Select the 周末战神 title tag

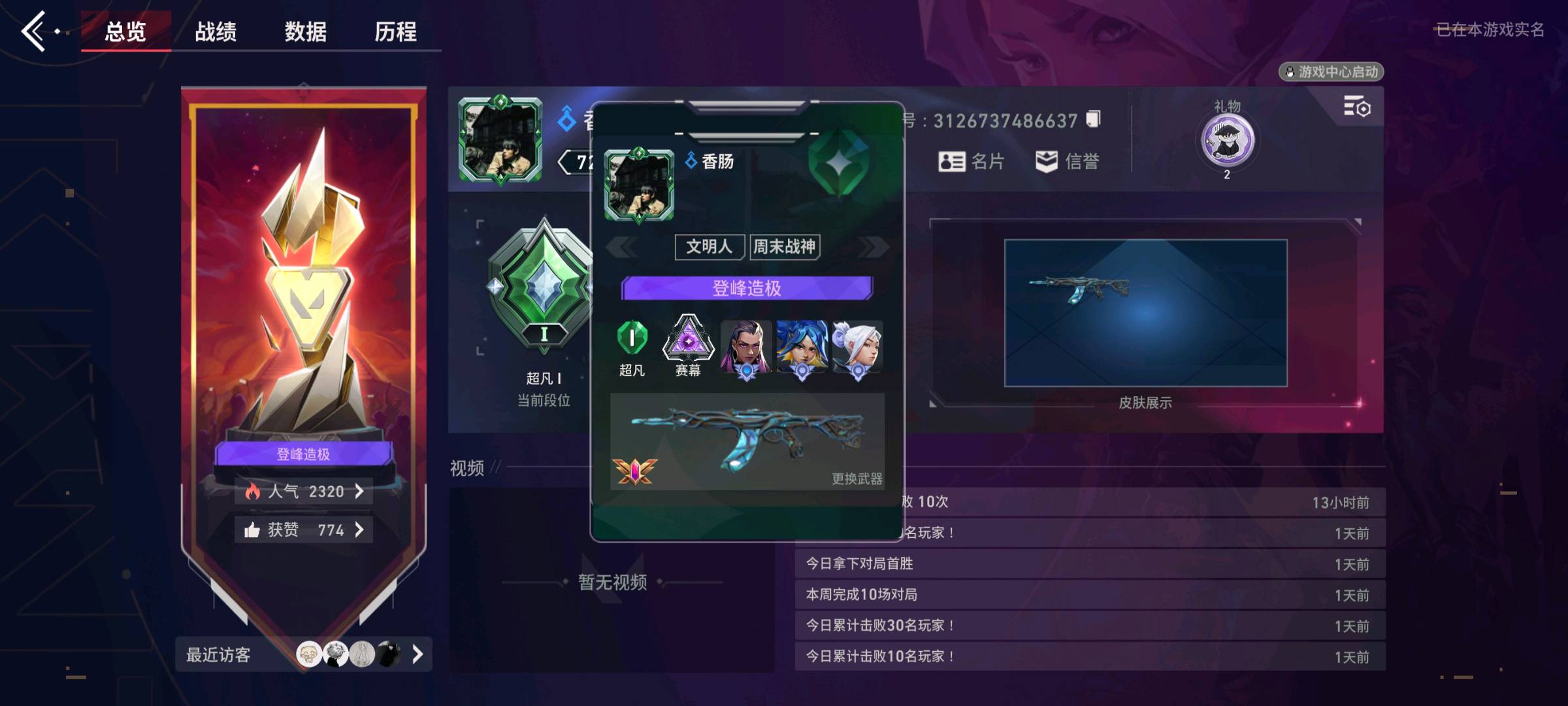[x=784, y=246]
